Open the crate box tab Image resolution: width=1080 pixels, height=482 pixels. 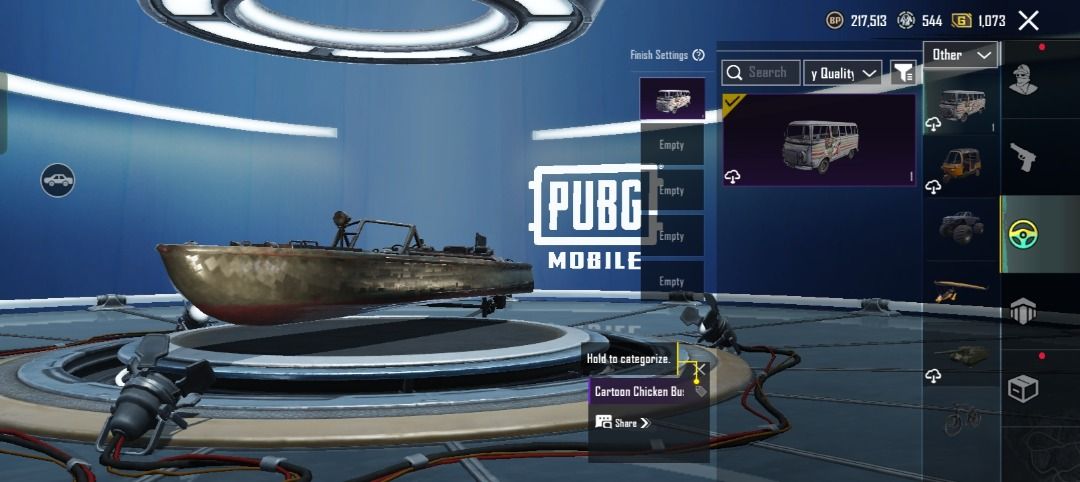[1023, 388]
